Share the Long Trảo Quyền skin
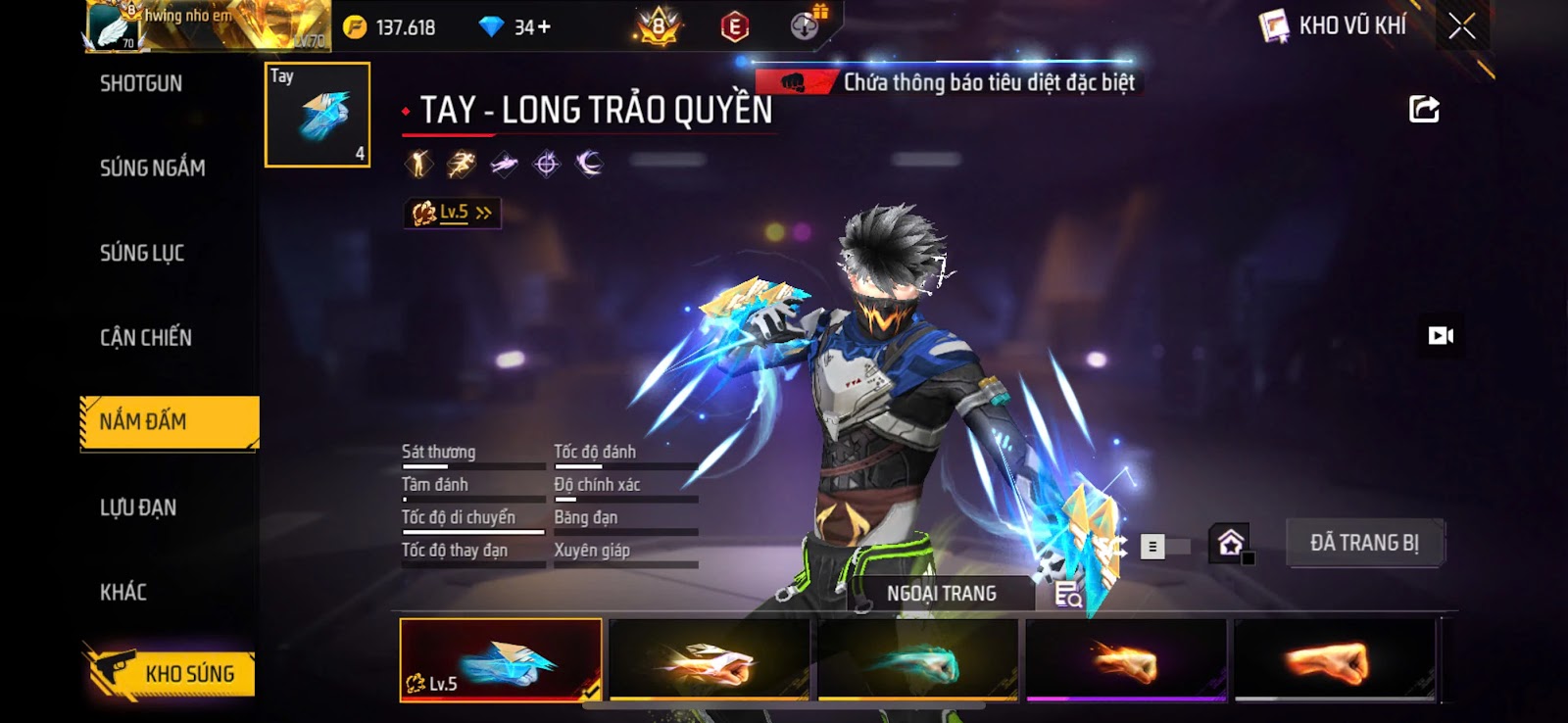Image resolution: width=1568 pixels, height=723 pixels. pyautogui.click(x=1424, y=109)
